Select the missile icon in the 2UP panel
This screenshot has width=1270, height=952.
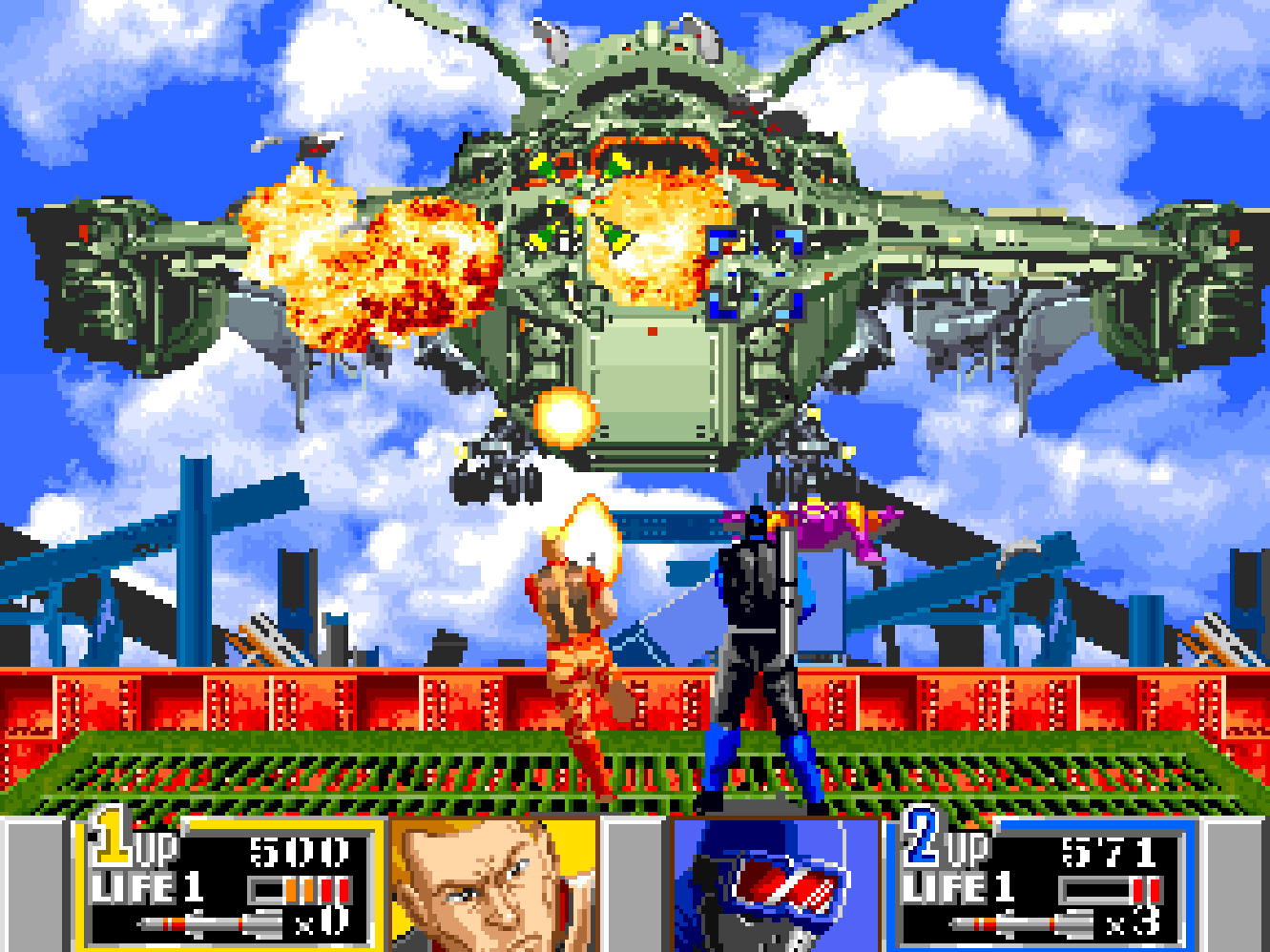coord(1023,924)
